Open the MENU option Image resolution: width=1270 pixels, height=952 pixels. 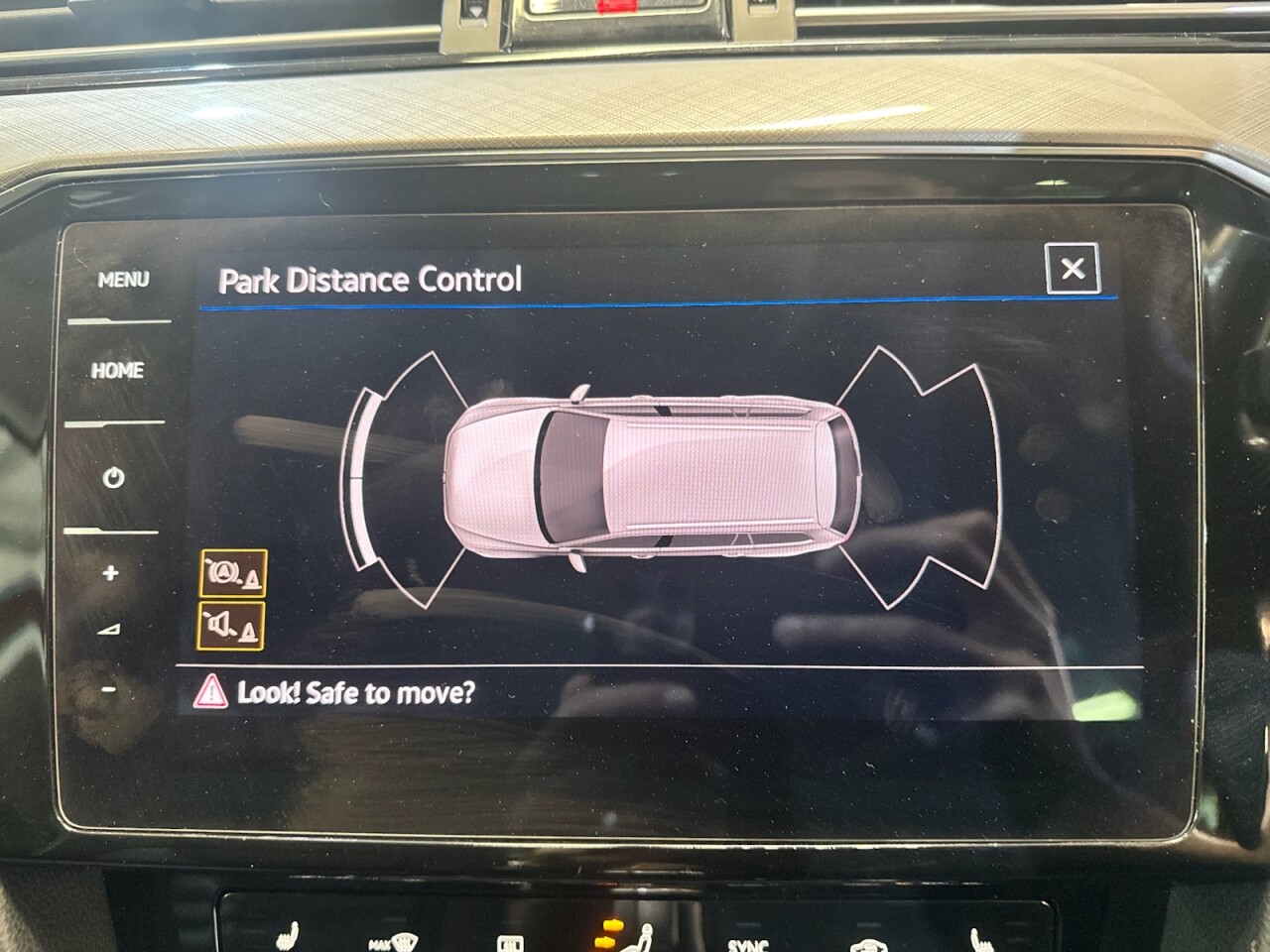click(123, 281)
